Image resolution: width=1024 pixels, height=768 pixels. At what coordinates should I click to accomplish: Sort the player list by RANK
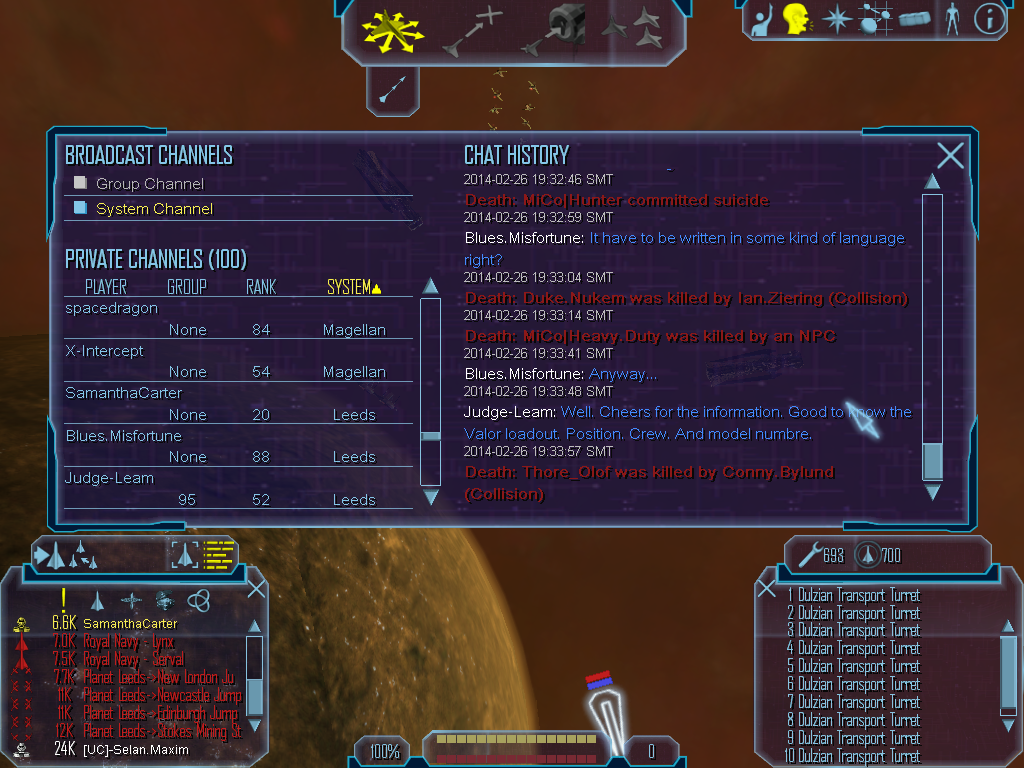click(x=261, y=288)
